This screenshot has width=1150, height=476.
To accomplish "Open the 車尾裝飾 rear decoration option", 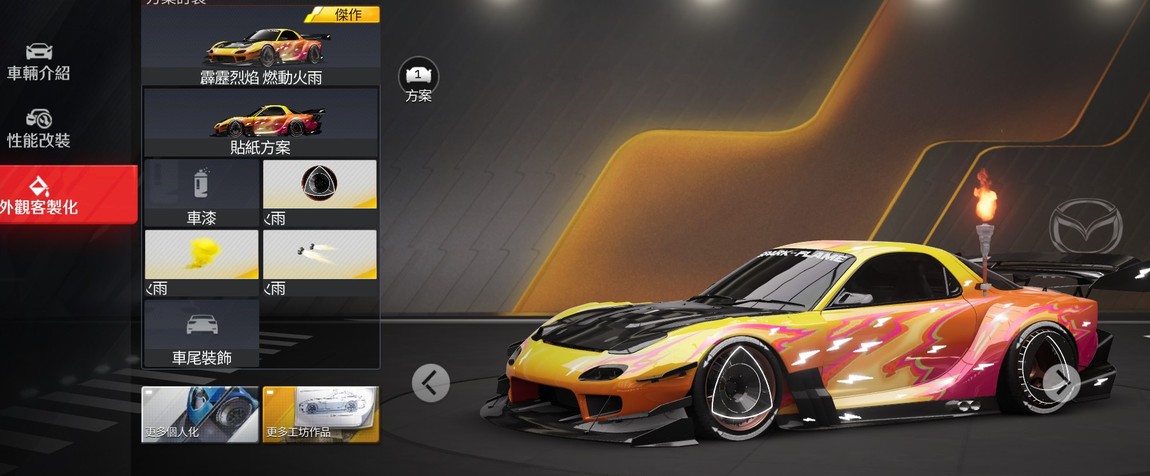I will coord(201,333).
